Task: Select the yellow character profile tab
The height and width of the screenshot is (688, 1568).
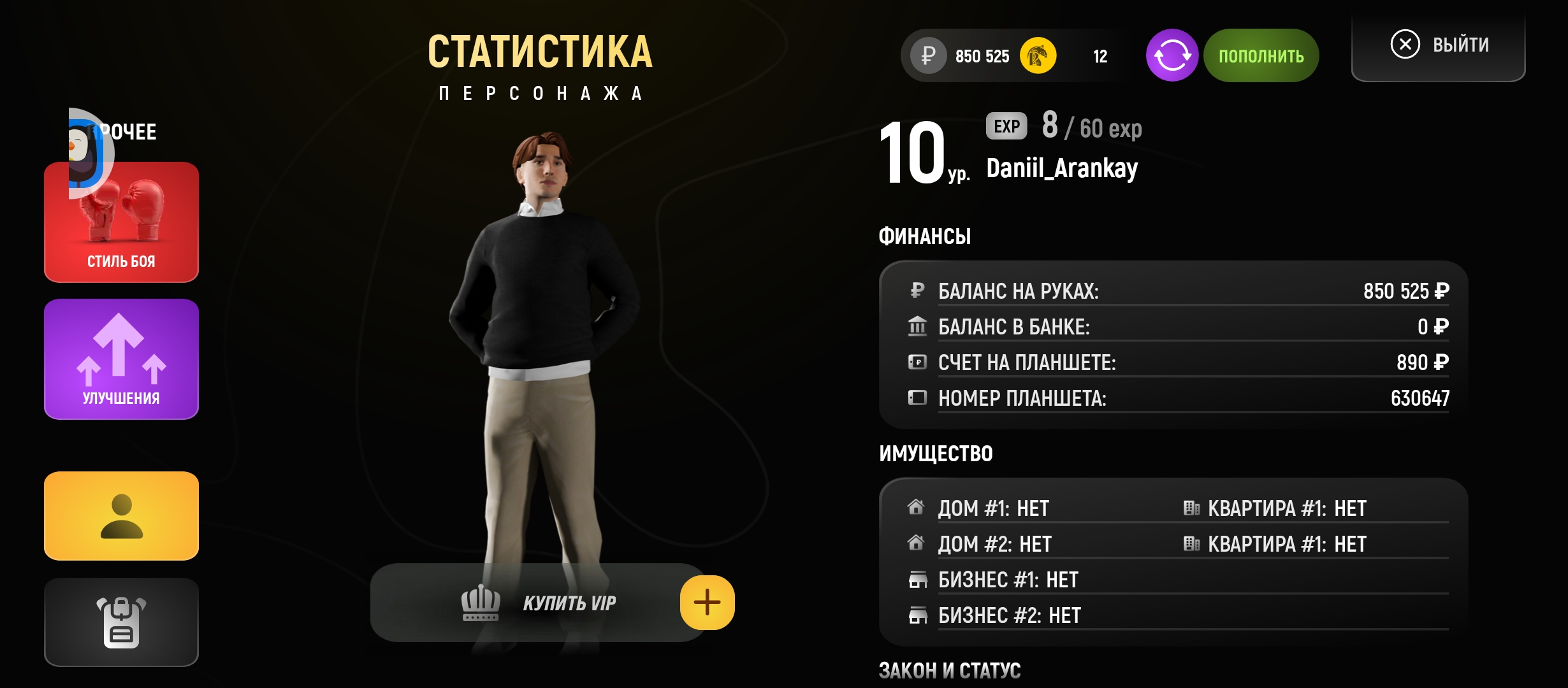Action: (121, 516)
